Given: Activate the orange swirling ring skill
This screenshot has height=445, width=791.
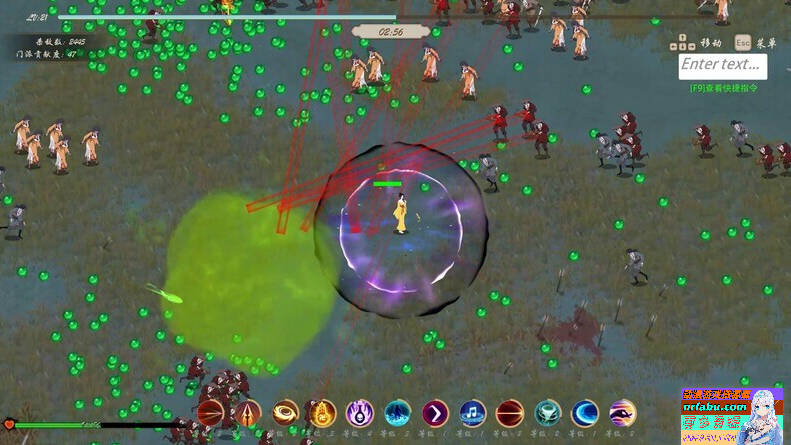Looking at the screenshot, I should (286, 412).
